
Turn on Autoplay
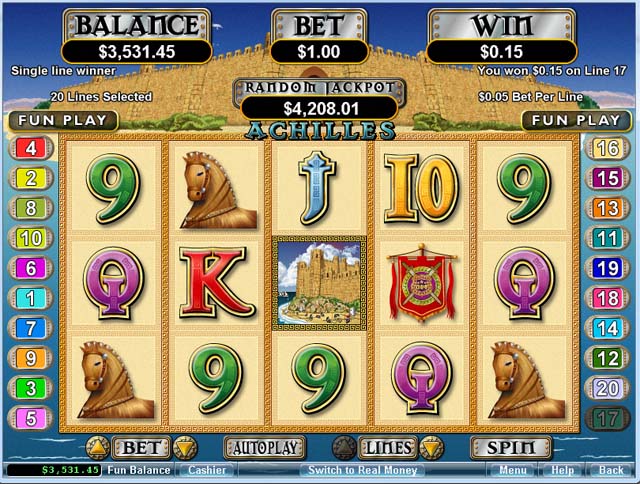point(264,447)
